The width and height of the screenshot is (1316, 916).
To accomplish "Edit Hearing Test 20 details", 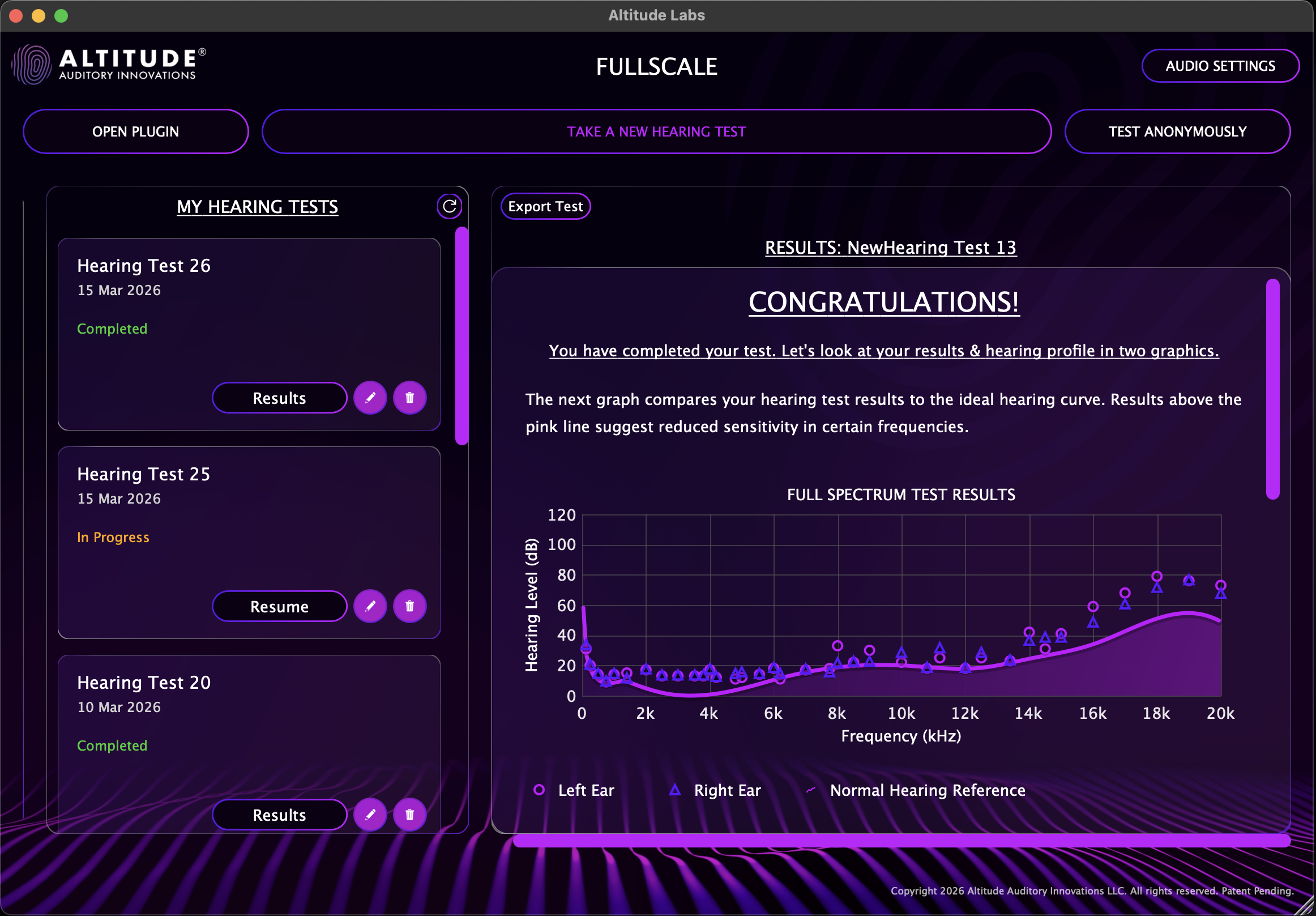I will pos(370,815).
